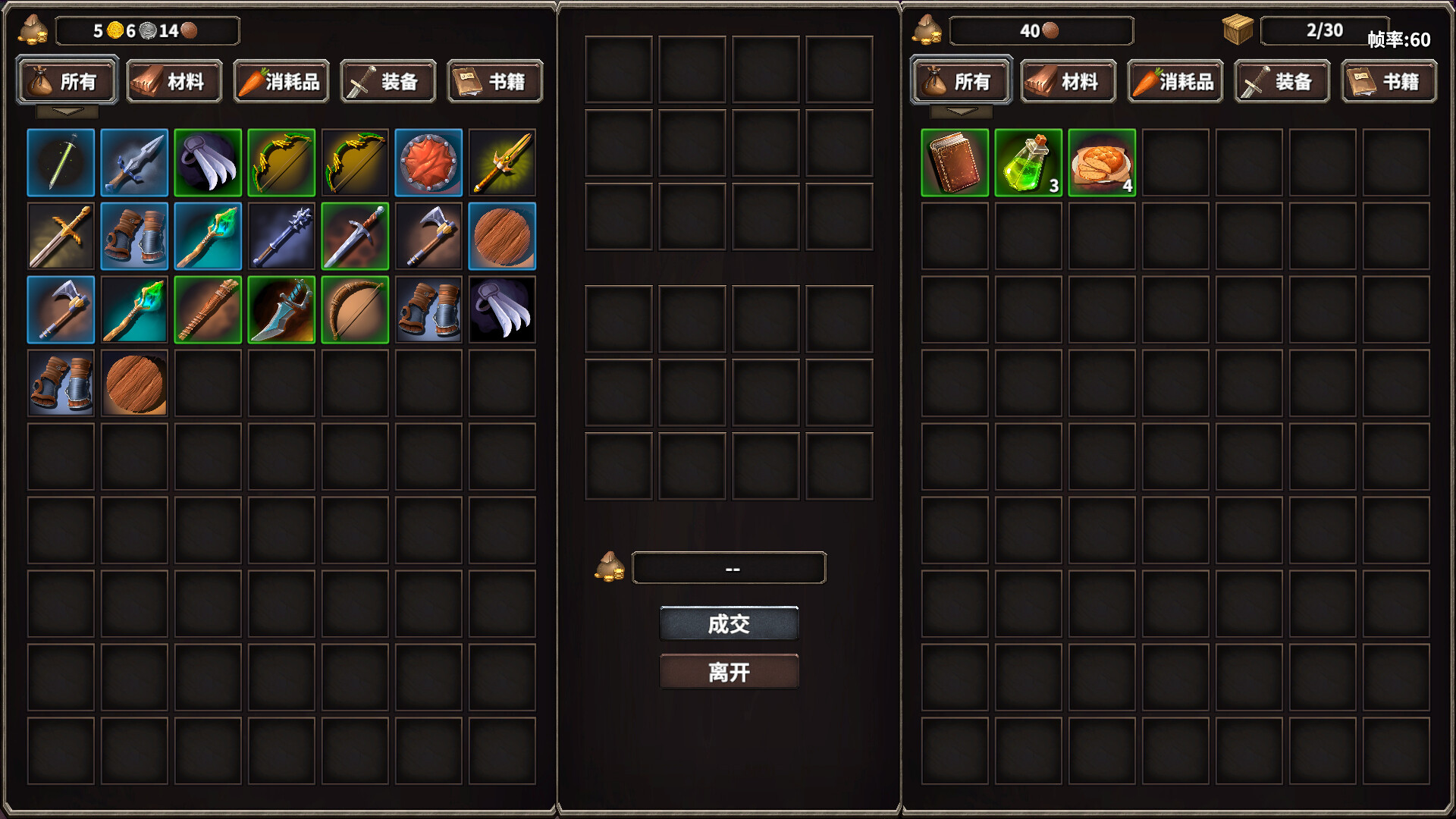Screen dimensions: 1456x819
Task: Click the claw weapon with green border
Action: [x=207, y=163]
